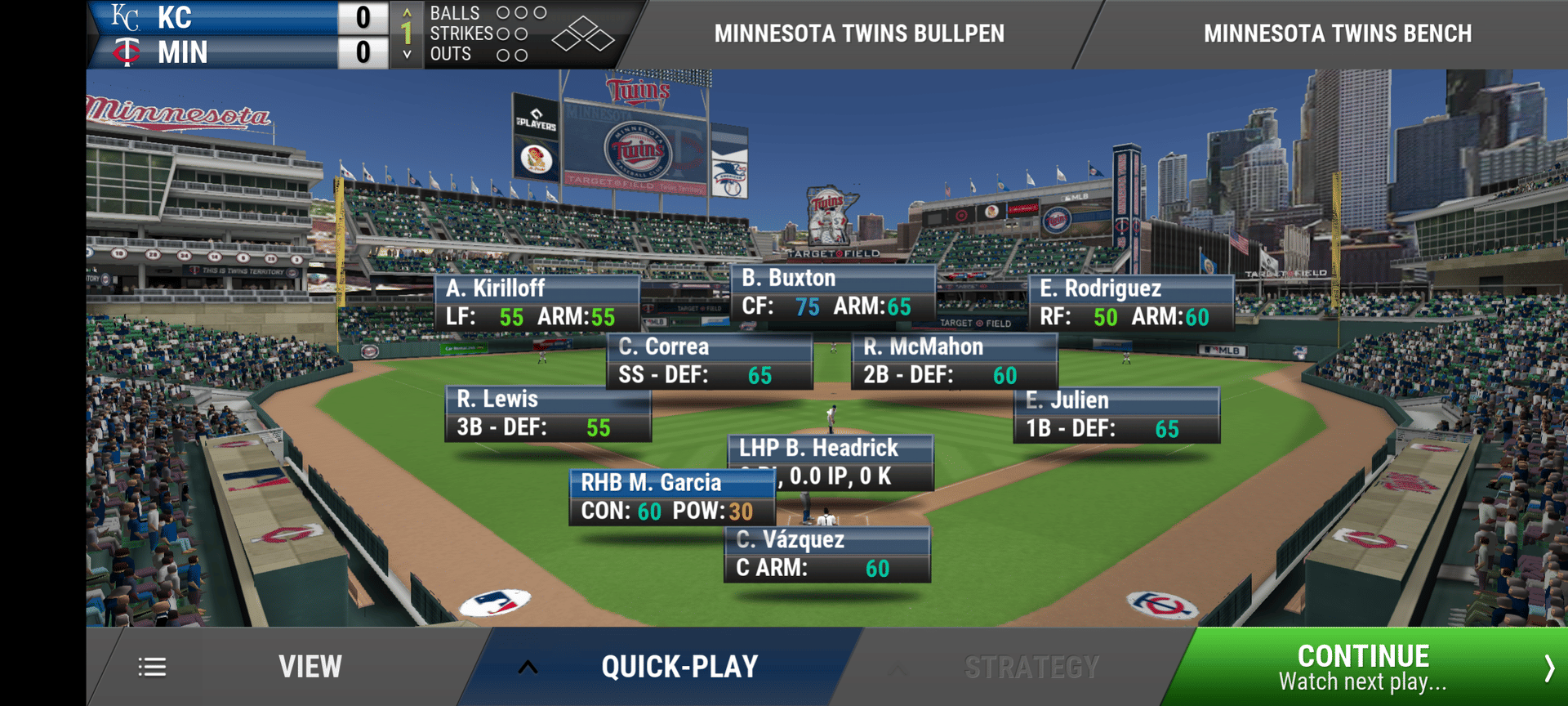Choose shortstop C. Correa's card

[x=709, y=360]
